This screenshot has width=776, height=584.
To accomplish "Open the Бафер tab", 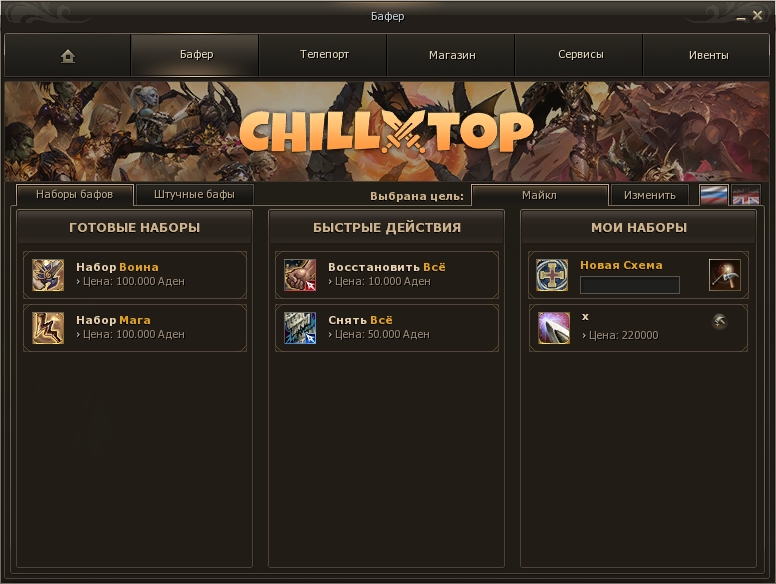I will tap(196, 55).
